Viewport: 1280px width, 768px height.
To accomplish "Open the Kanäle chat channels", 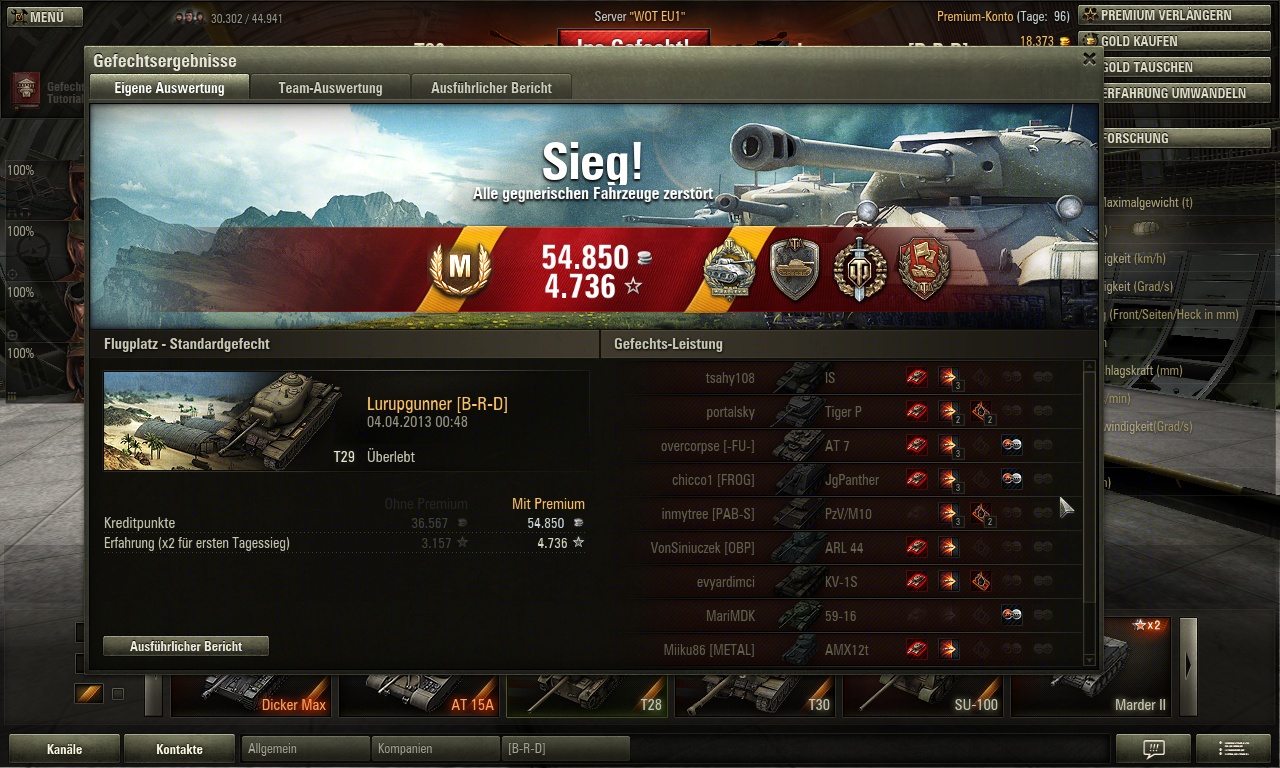I will point(64,749).
